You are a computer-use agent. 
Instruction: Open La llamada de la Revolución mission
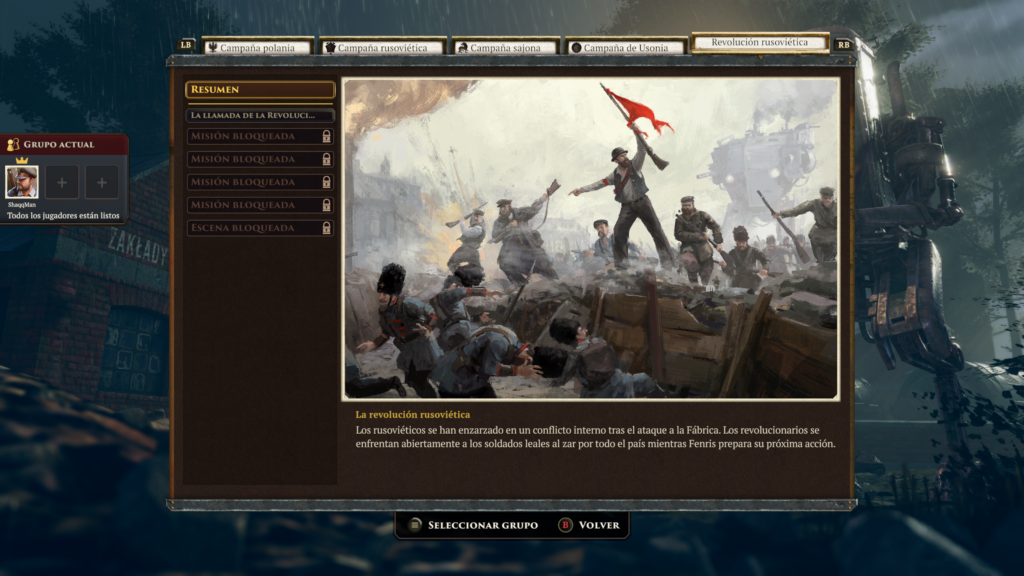(x=260, y=115)
